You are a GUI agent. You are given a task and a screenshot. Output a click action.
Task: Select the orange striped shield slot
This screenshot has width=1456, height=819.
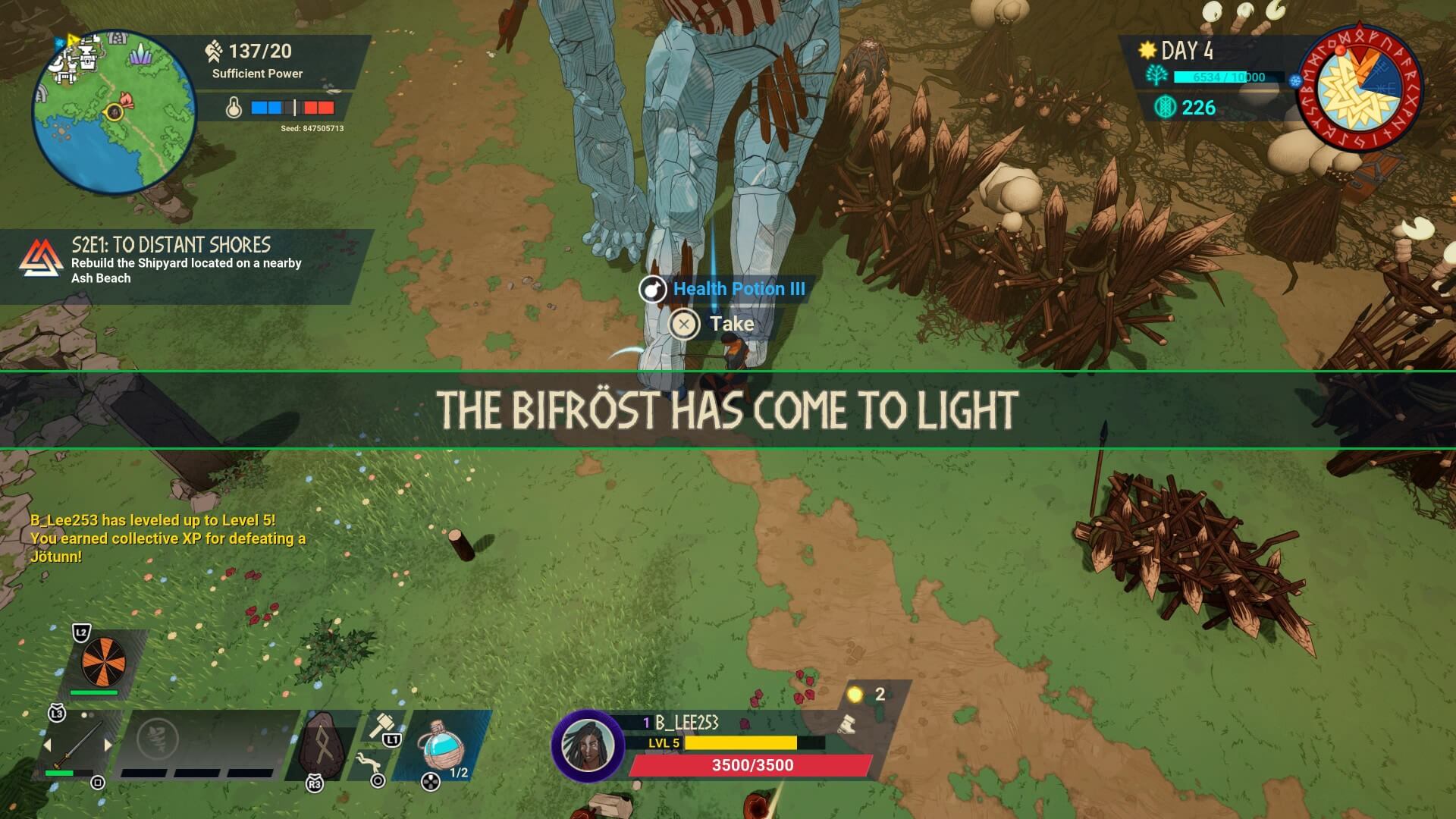tap(104, 661)
